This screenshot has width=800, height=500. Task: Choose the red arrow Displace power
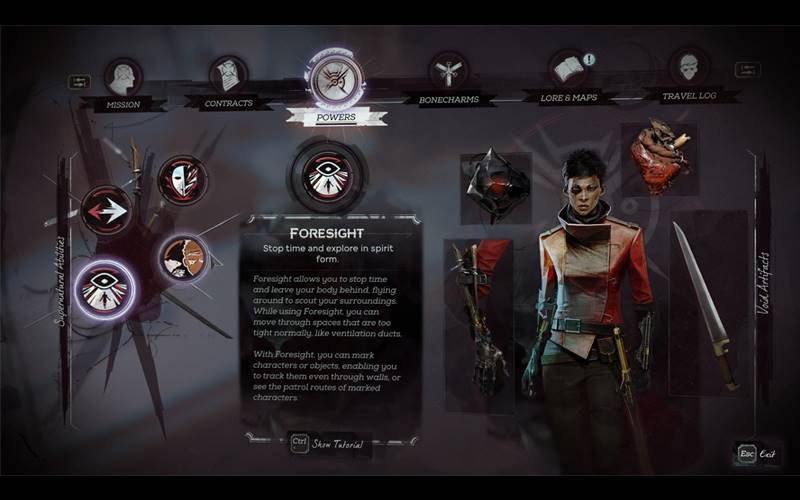point(106,211)
